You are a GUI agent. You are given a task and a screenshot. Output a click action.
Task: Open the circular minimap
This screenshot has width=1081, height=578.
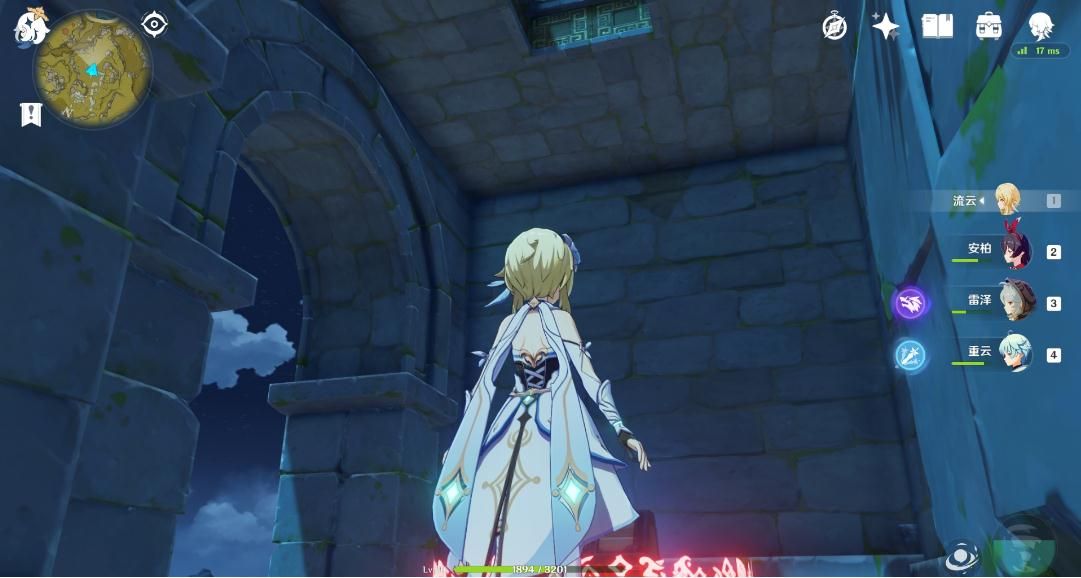[x=92, y=70]
